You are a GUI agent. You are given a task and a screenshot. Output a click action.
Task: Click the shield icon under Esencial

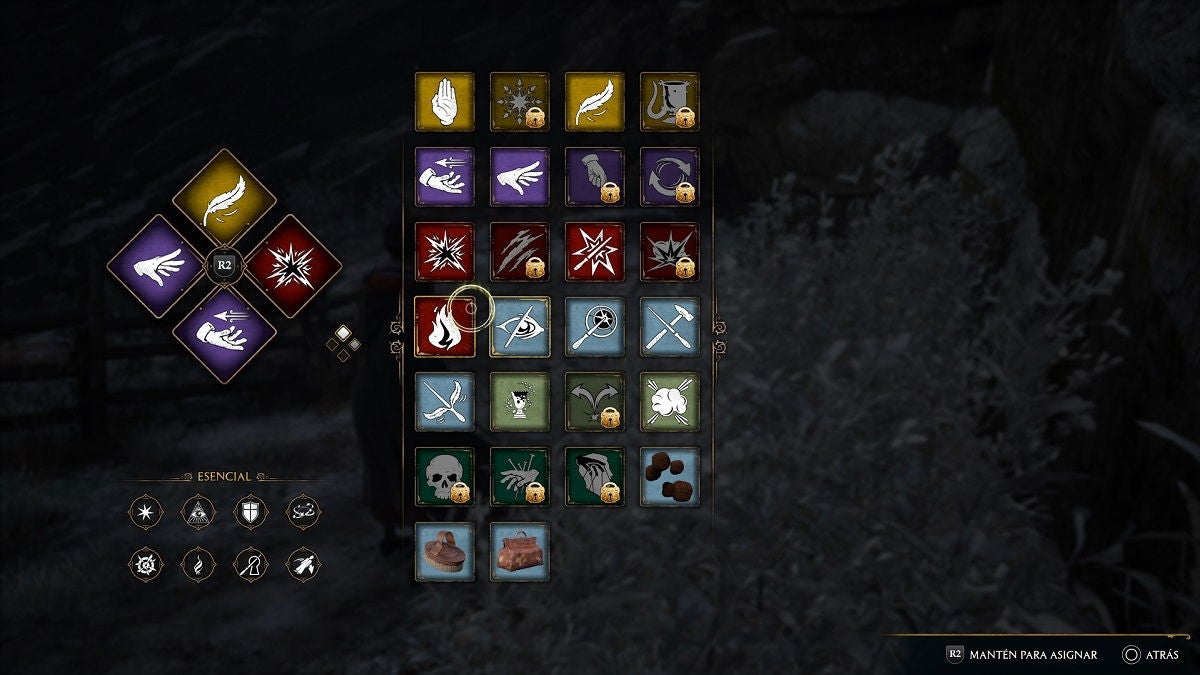[250, 513]
